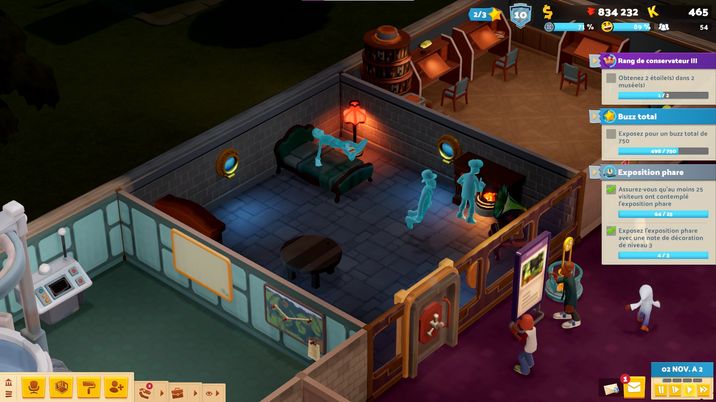The width and height of the screenshot is (716, 402).
Task: Toggle the eye visibility options
Action: pyautogui.click(x=209, y=393)
